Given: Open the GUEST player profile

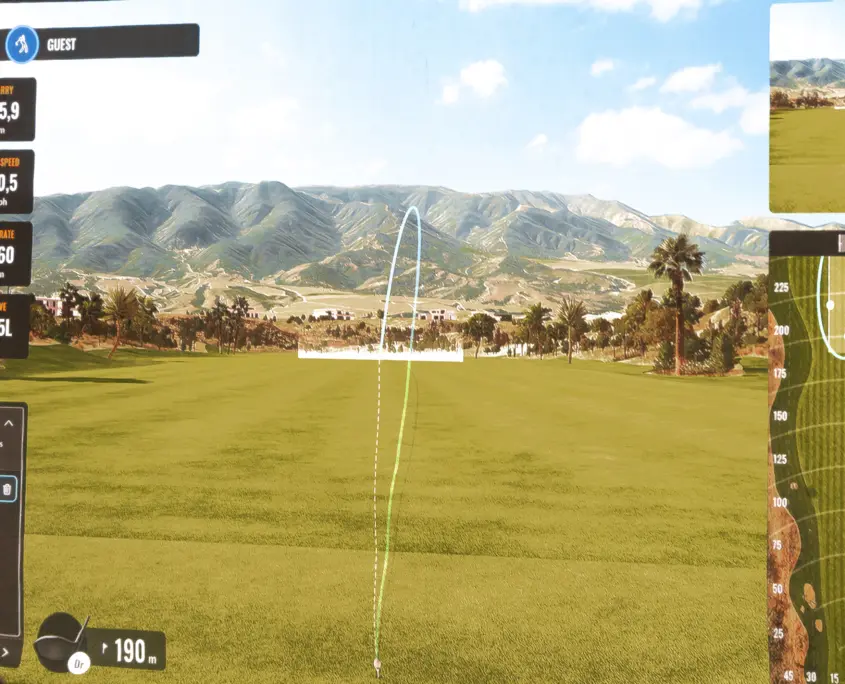Looking at the screenshot, I should (x=100, y=43).
